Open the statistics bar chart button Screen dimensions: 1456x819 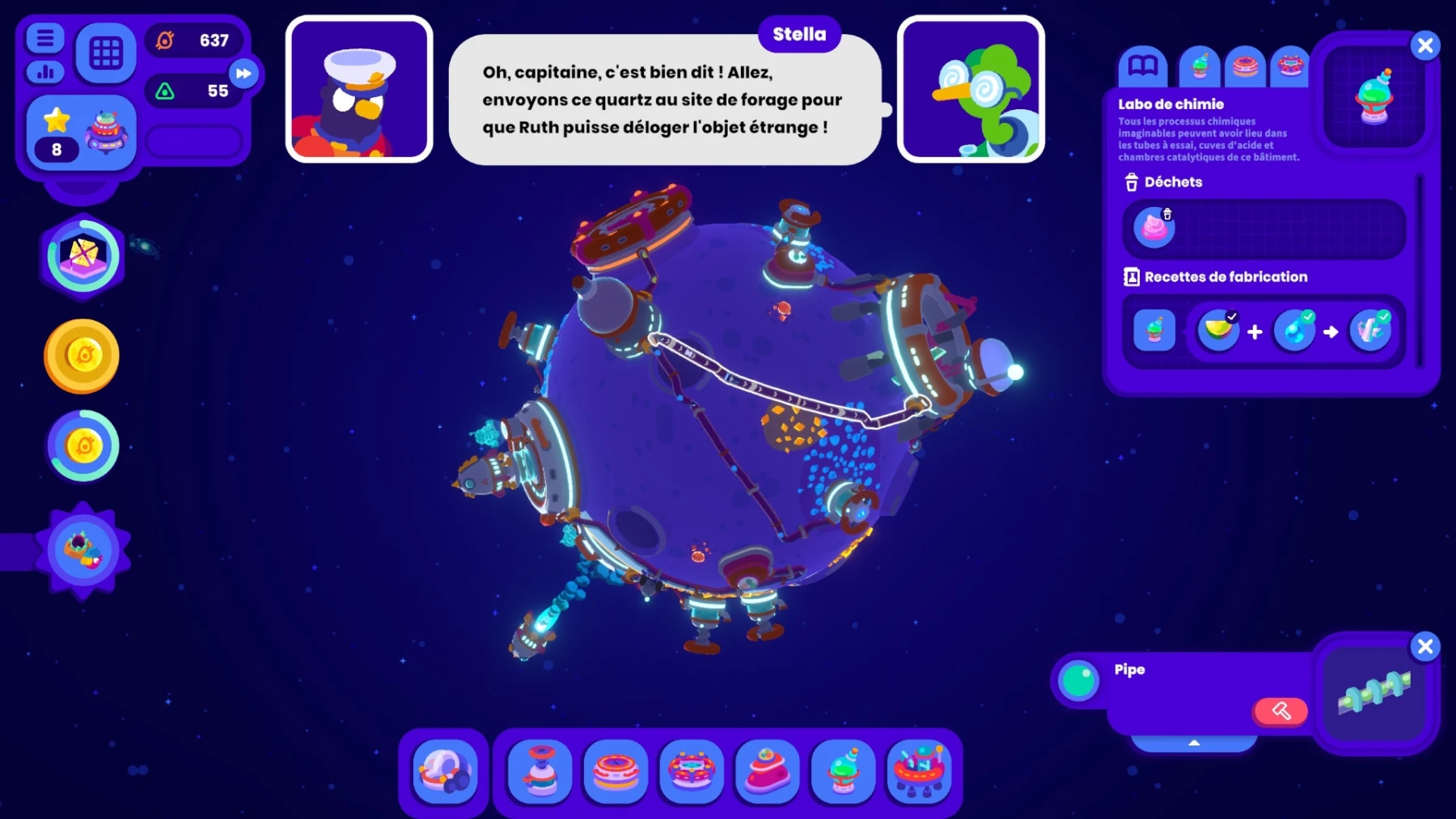coord(45,73)
